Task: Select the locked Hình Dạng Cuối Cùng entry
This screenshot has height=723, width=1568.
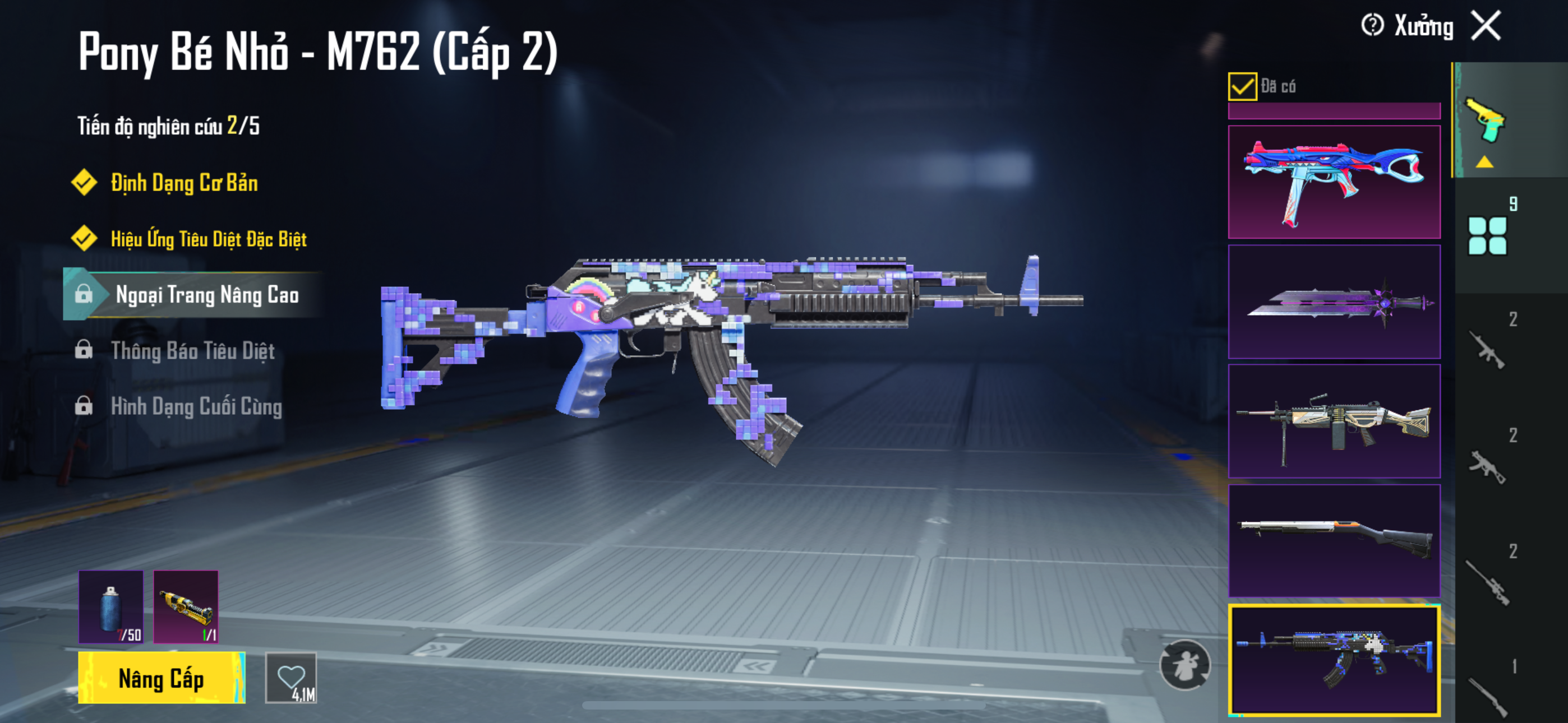Action: pyautogui.click(x=196, y=406)
